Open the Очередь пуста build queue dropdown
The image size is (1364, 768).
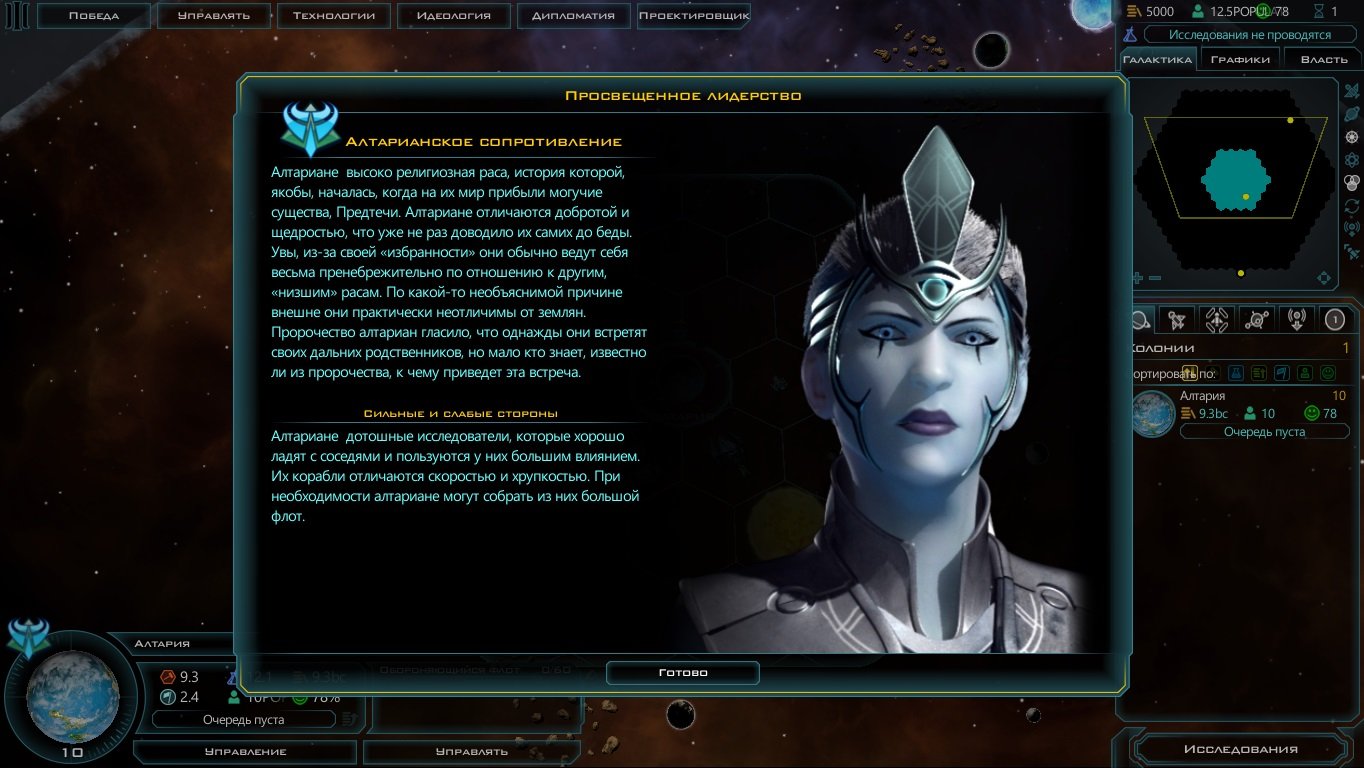1264,431
